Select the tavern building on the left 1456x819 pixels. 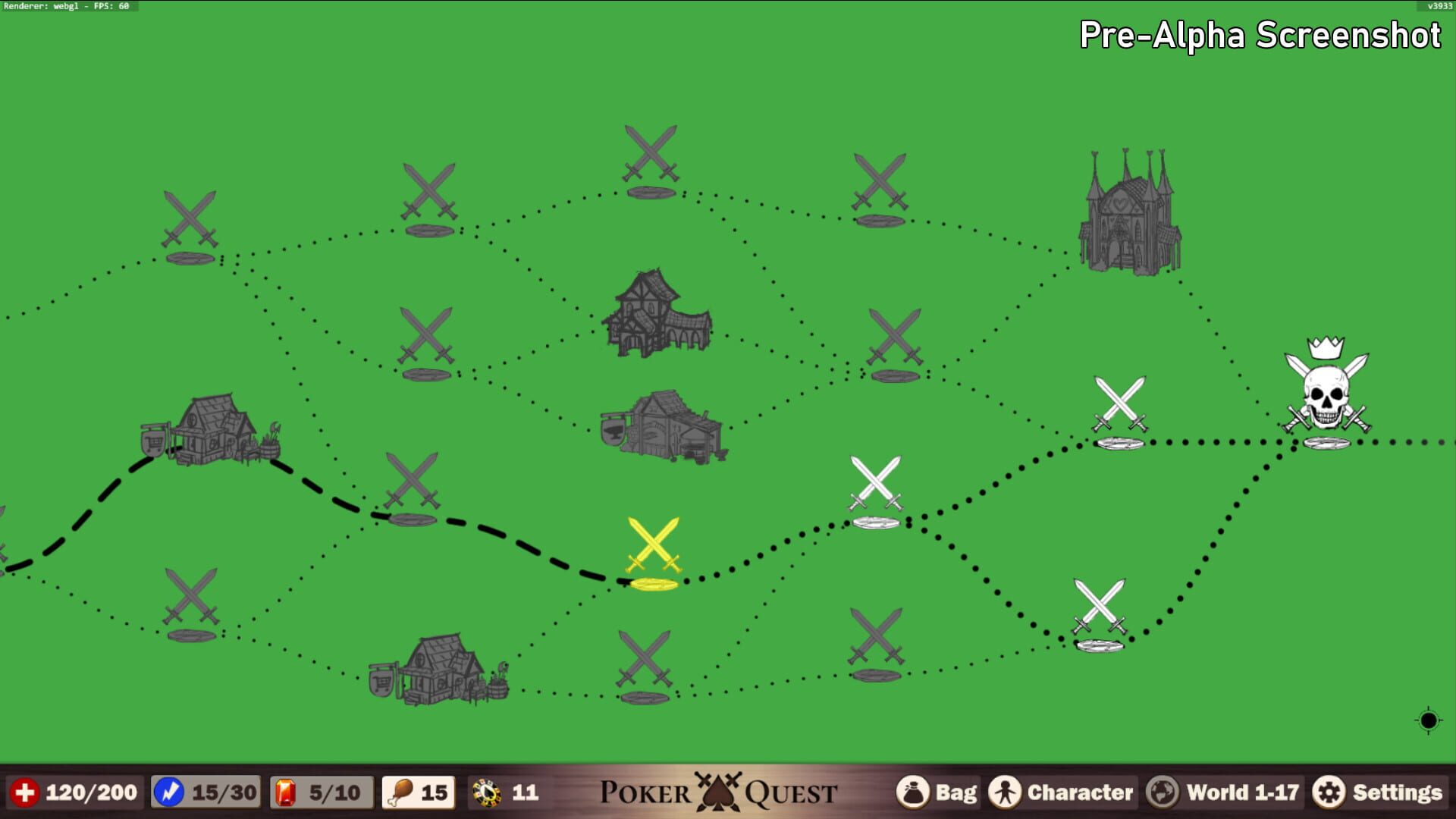pyautogui.click(x=212, y=428)
